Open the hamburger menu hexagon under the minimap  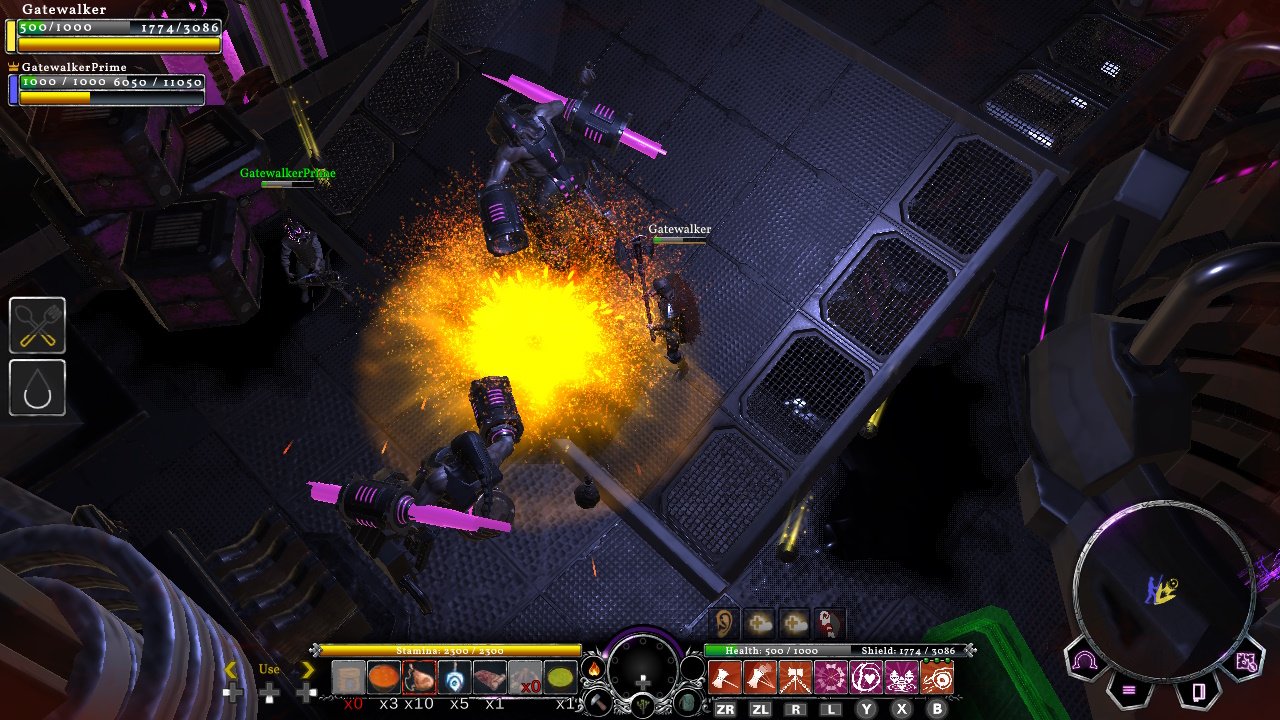tap(1129, 690)
